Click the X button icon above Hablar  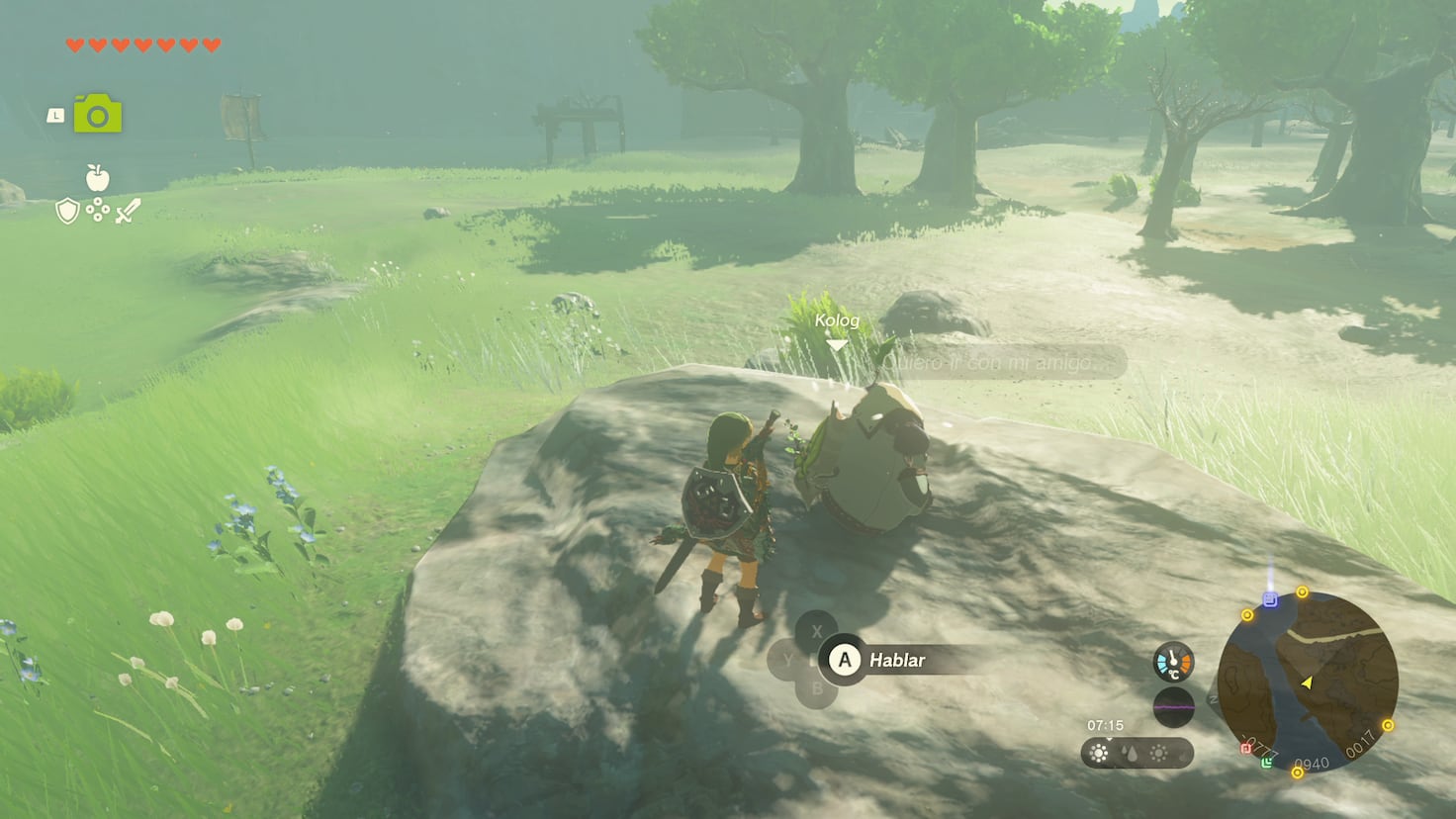(815, 630)
